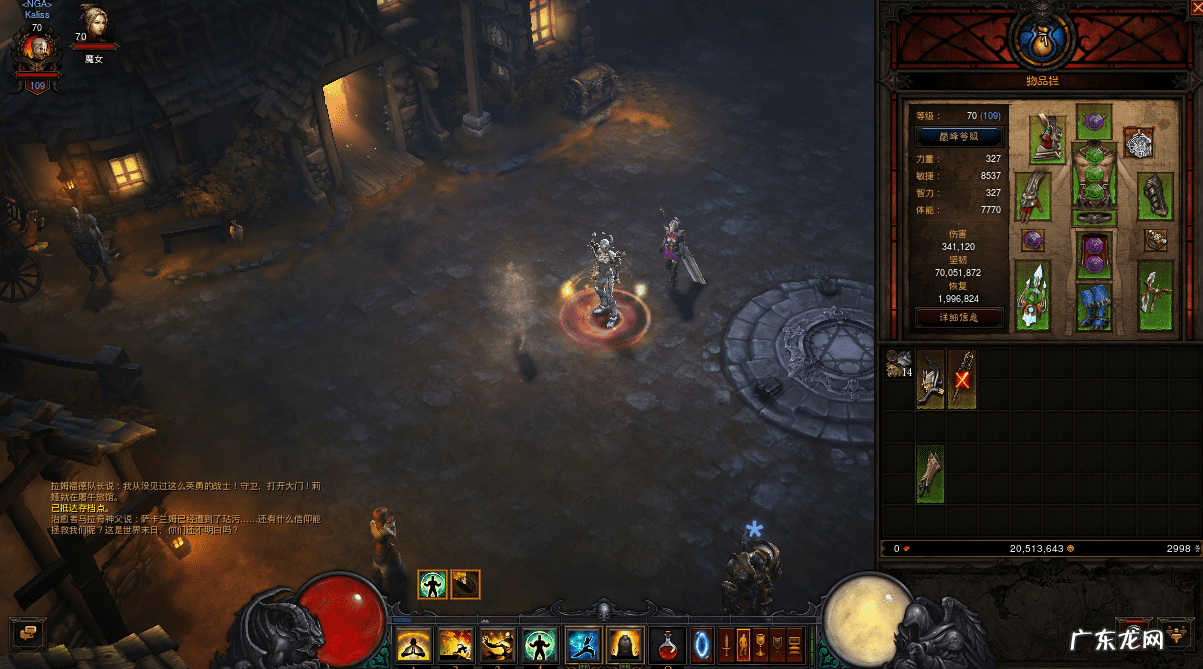Screen dimensions: 1203x669
Task: Pick the staff marked with red X
Action: click(962, 379)
